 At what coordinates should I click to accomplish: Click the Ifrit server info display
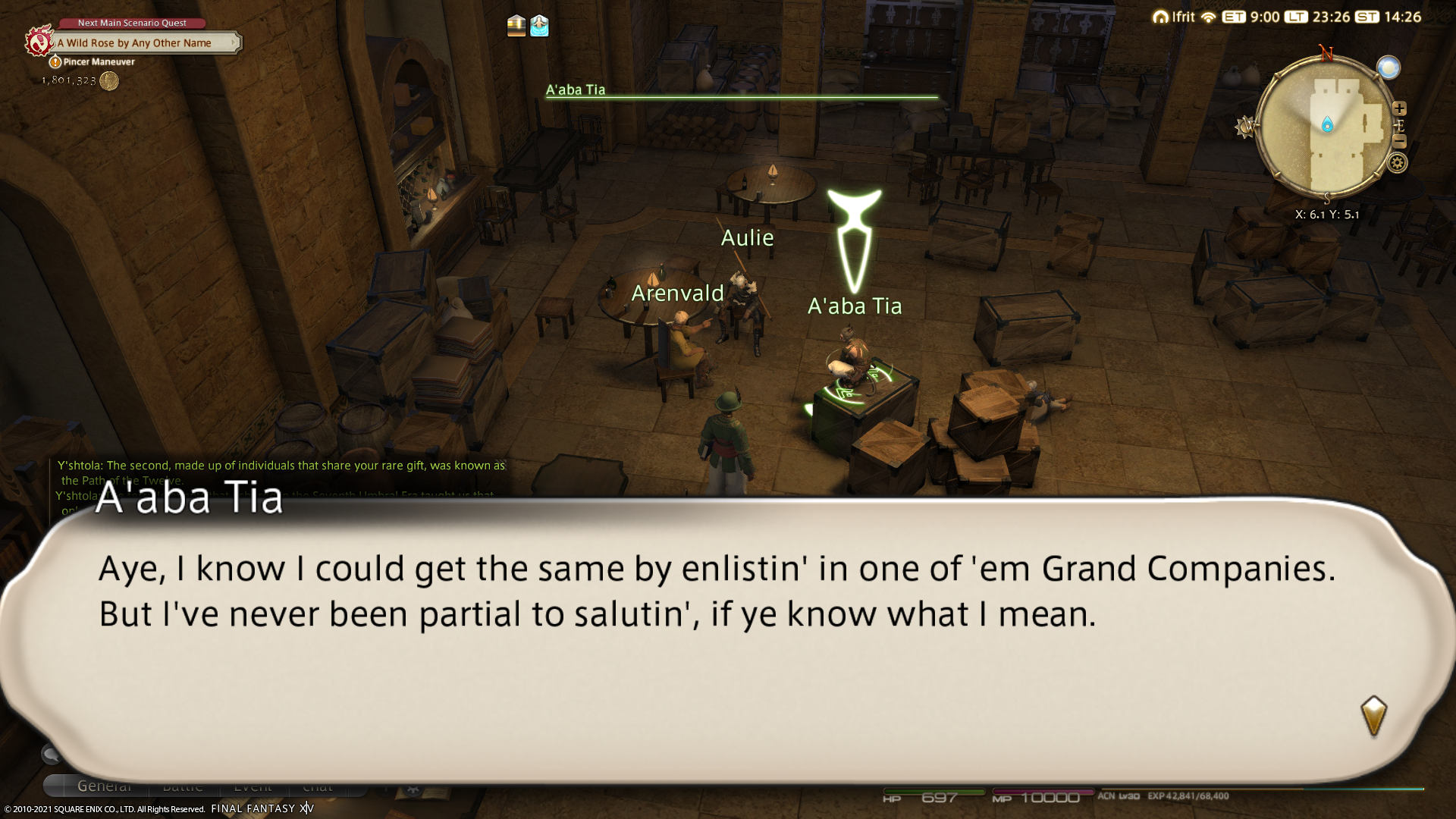pos(1174,17)
